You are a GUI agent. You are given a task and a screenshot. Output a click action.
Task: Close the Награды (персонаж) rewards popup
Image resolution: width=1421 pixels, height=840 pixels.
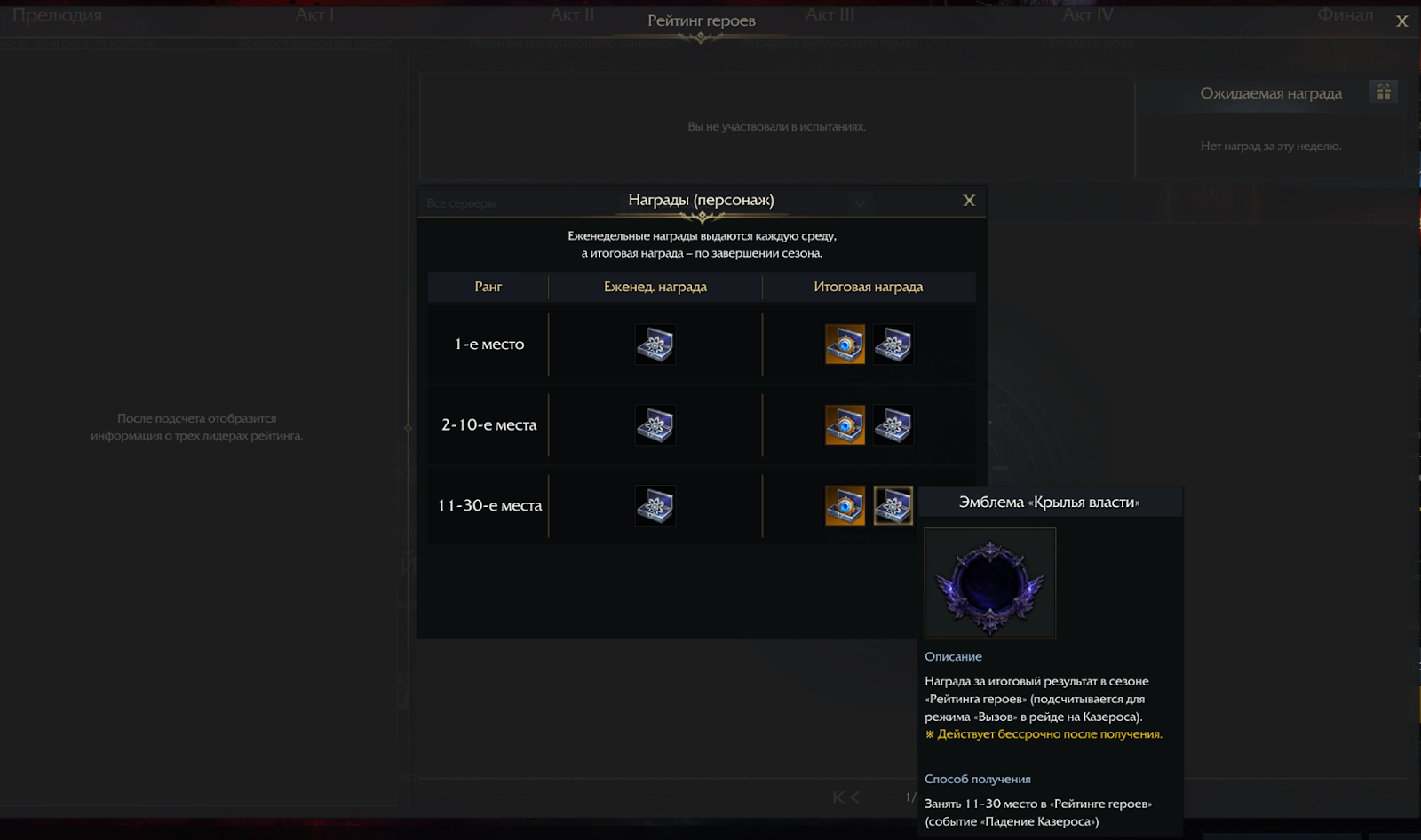tap(969, 201)
